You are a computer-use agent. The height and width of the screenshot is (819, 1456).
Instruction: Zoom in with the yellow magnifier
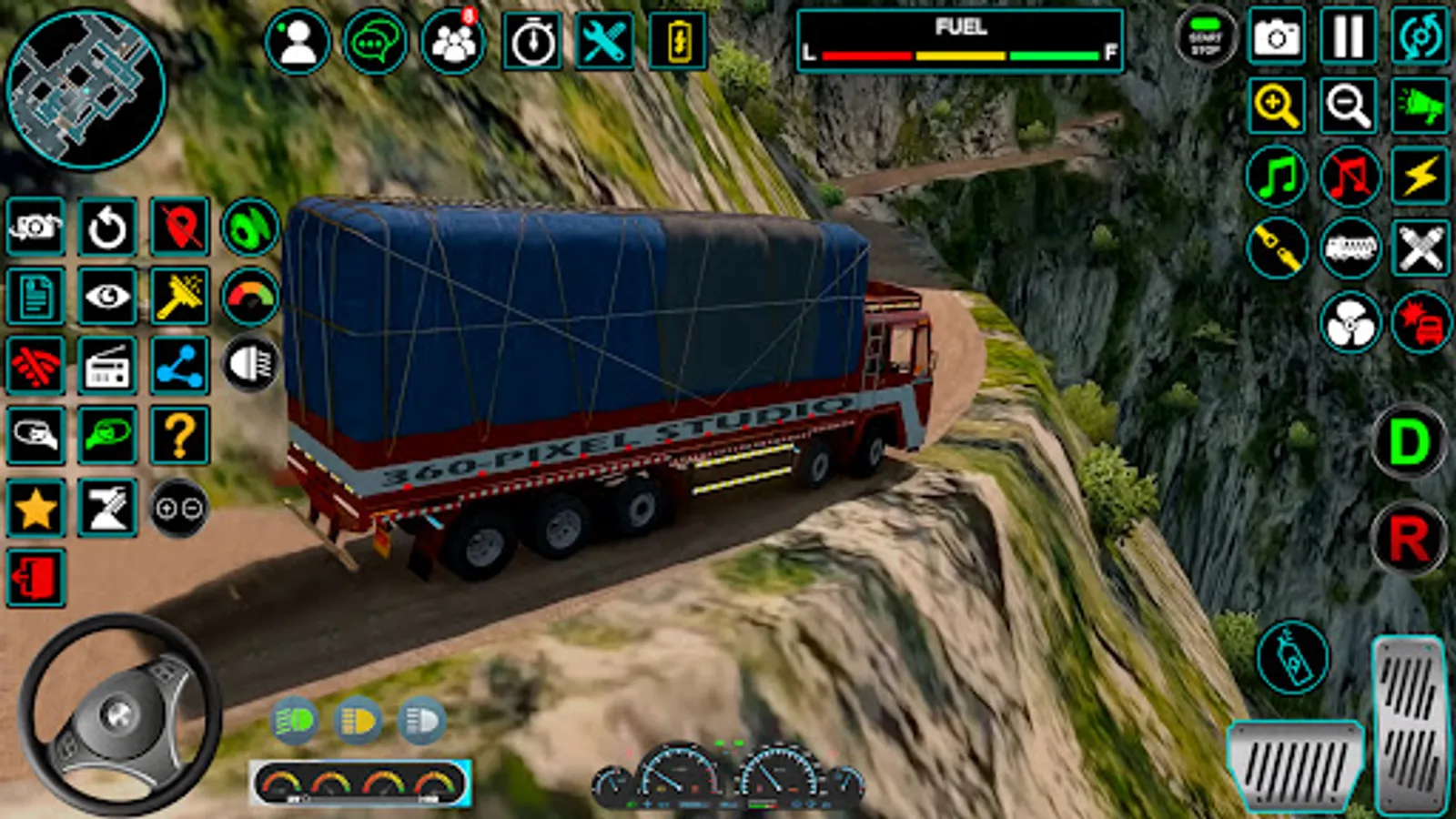point(1276,106)
